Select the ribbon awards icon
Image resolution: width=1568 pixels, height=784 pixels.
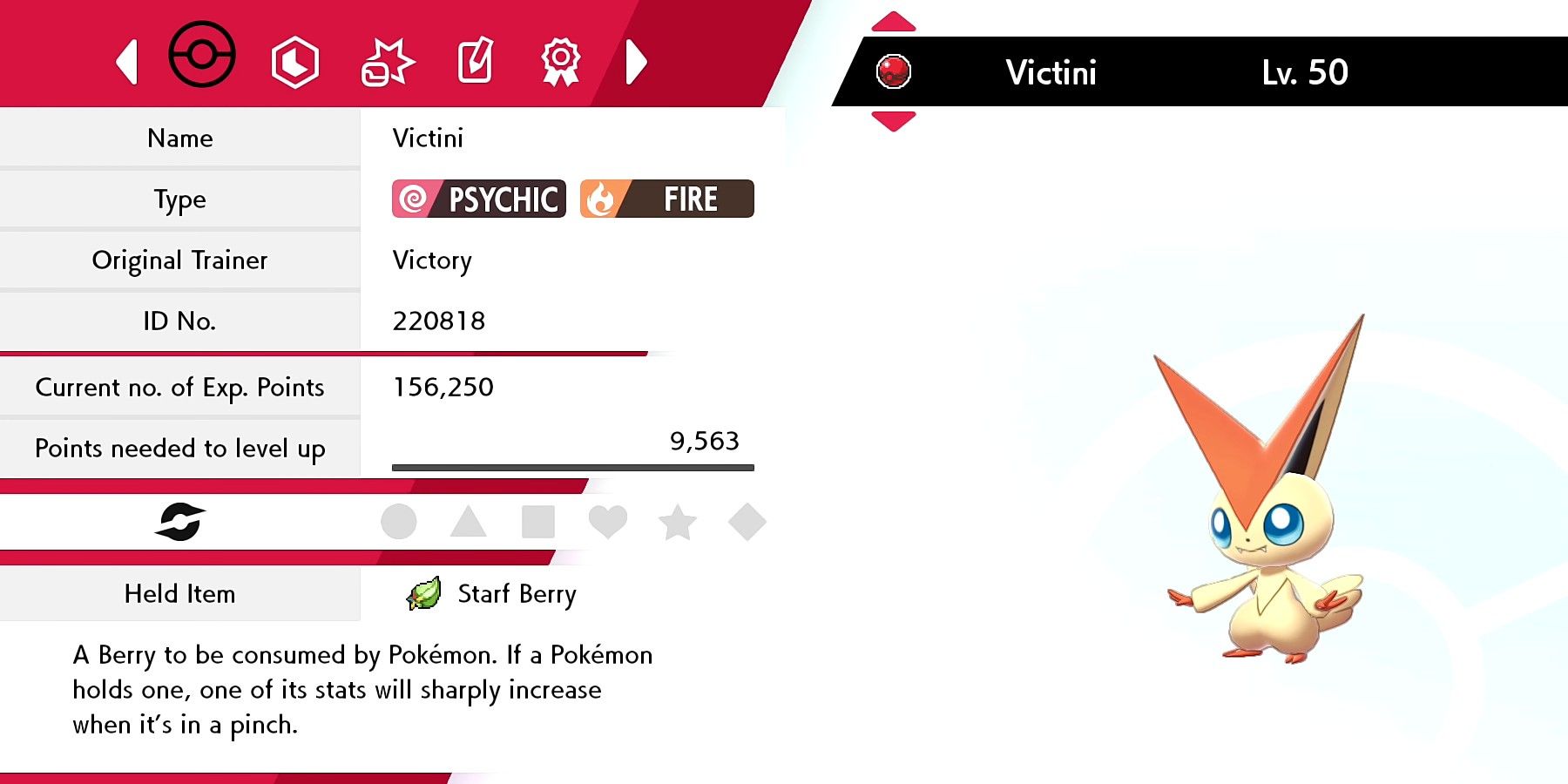click(x=558, y=61)
